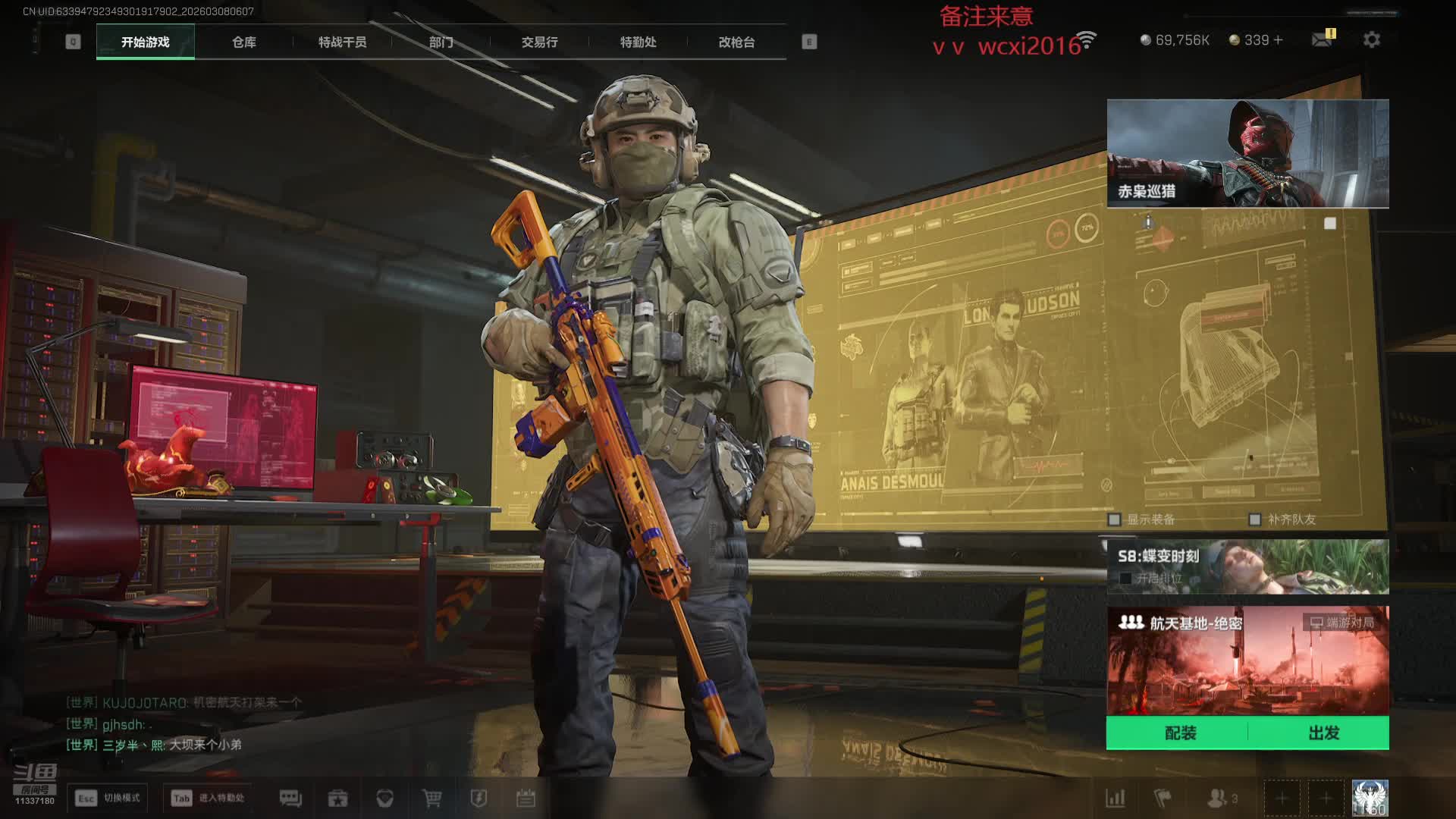Select the 部门 department tab
1456x819 pixels.
point(441,42)
